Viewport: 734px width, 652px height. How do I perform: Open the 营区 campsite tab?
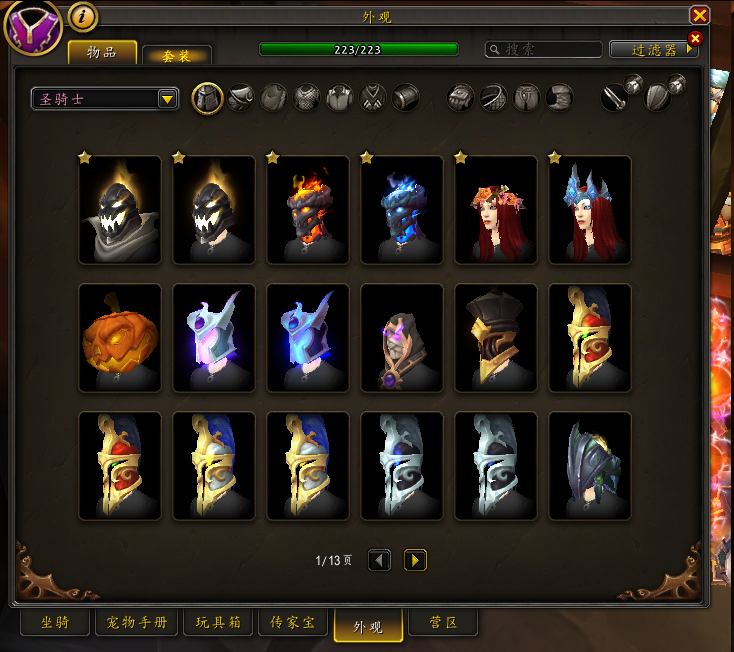click(x=443, y=623)
